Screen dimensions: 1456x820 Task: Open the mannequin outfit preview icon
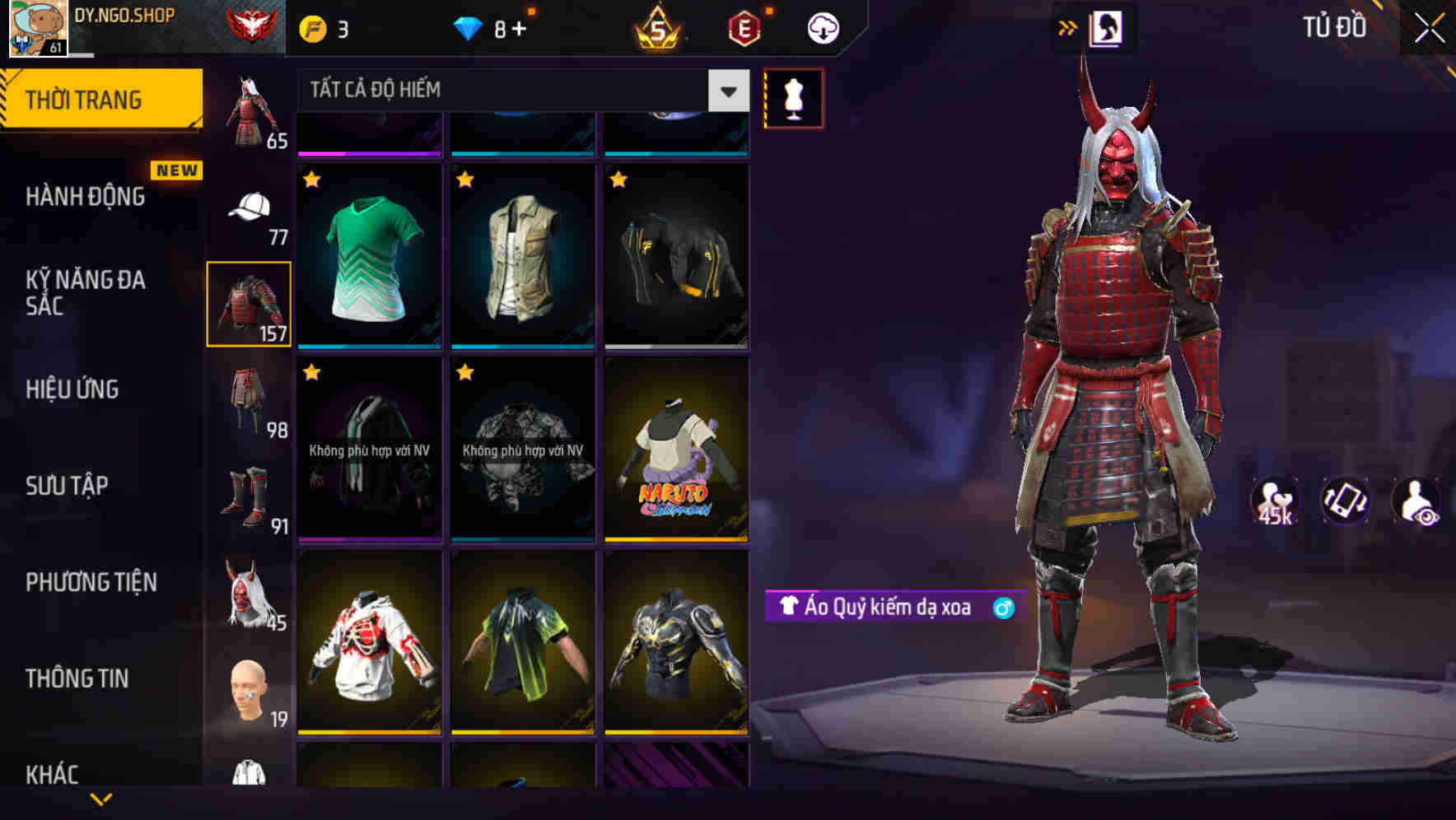[792, 98]
